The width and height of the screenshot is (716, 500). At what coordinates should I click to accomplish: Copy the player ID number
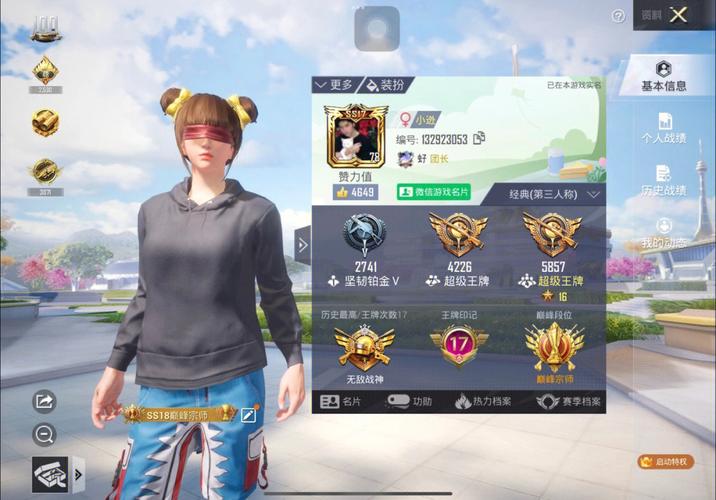point(479,138)
